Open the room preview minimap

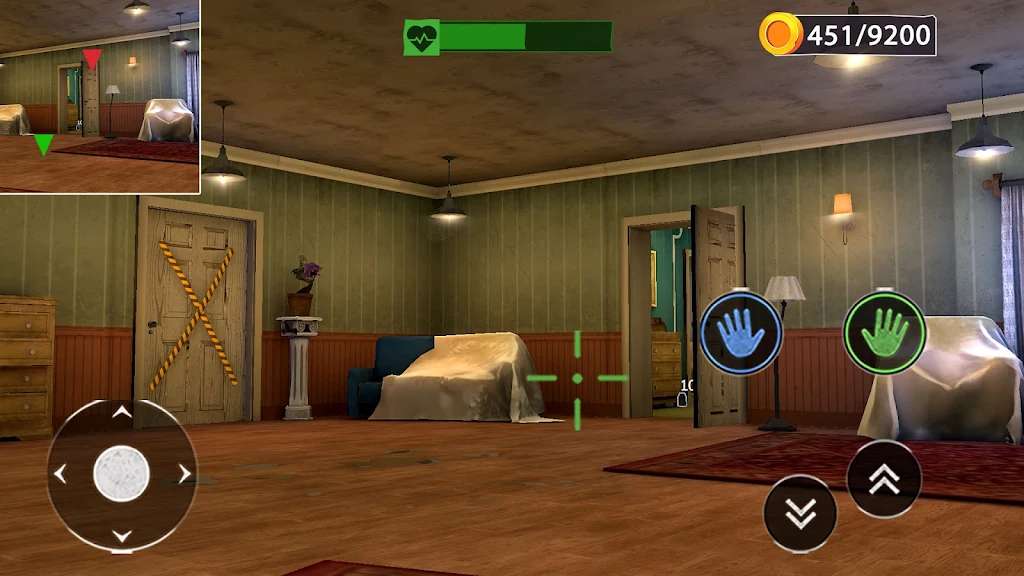[100, 96]
